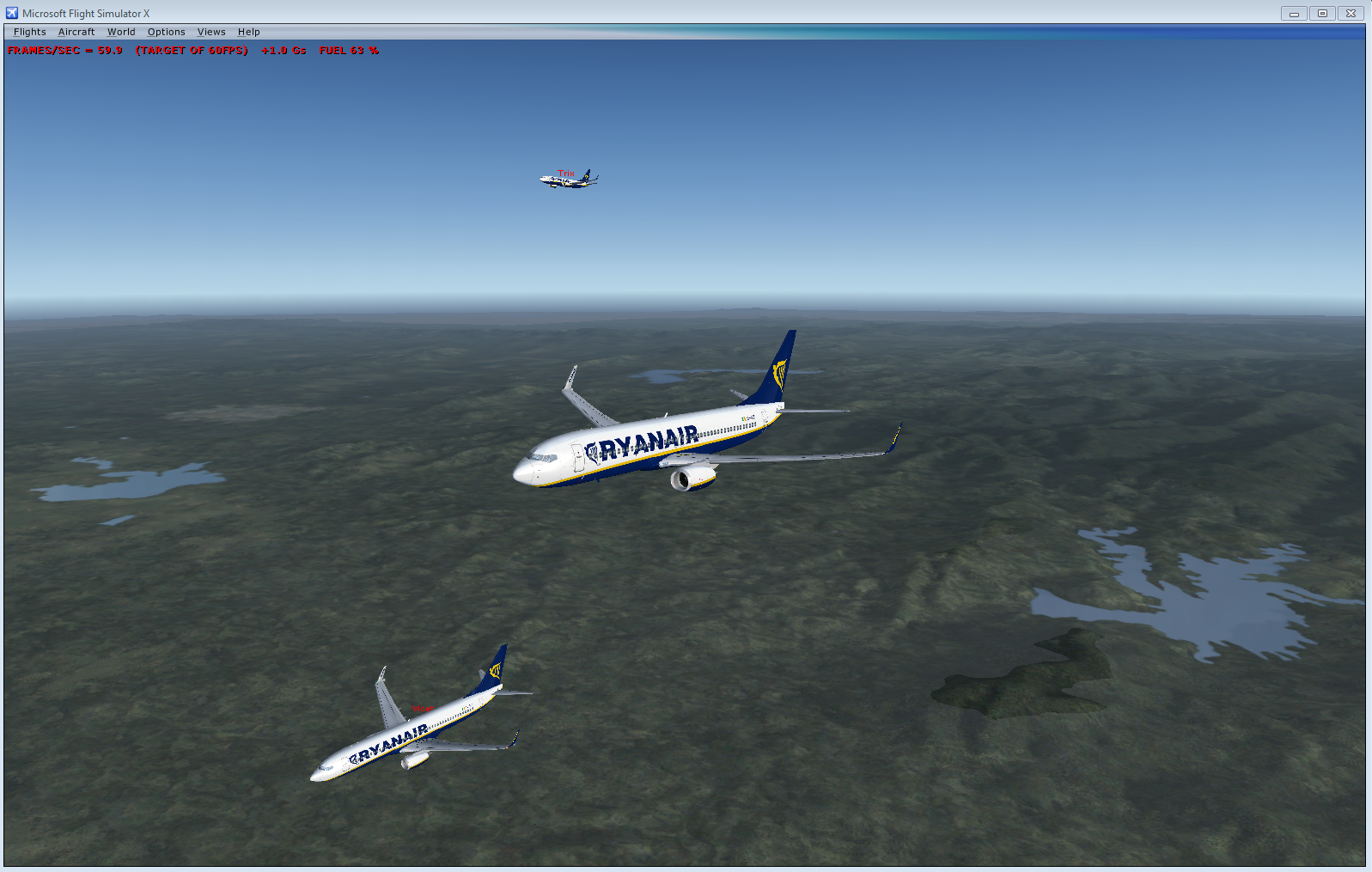Open the Flights menu
The width and height of the screenshot is (1372, 872).
[x=30, y=32]
